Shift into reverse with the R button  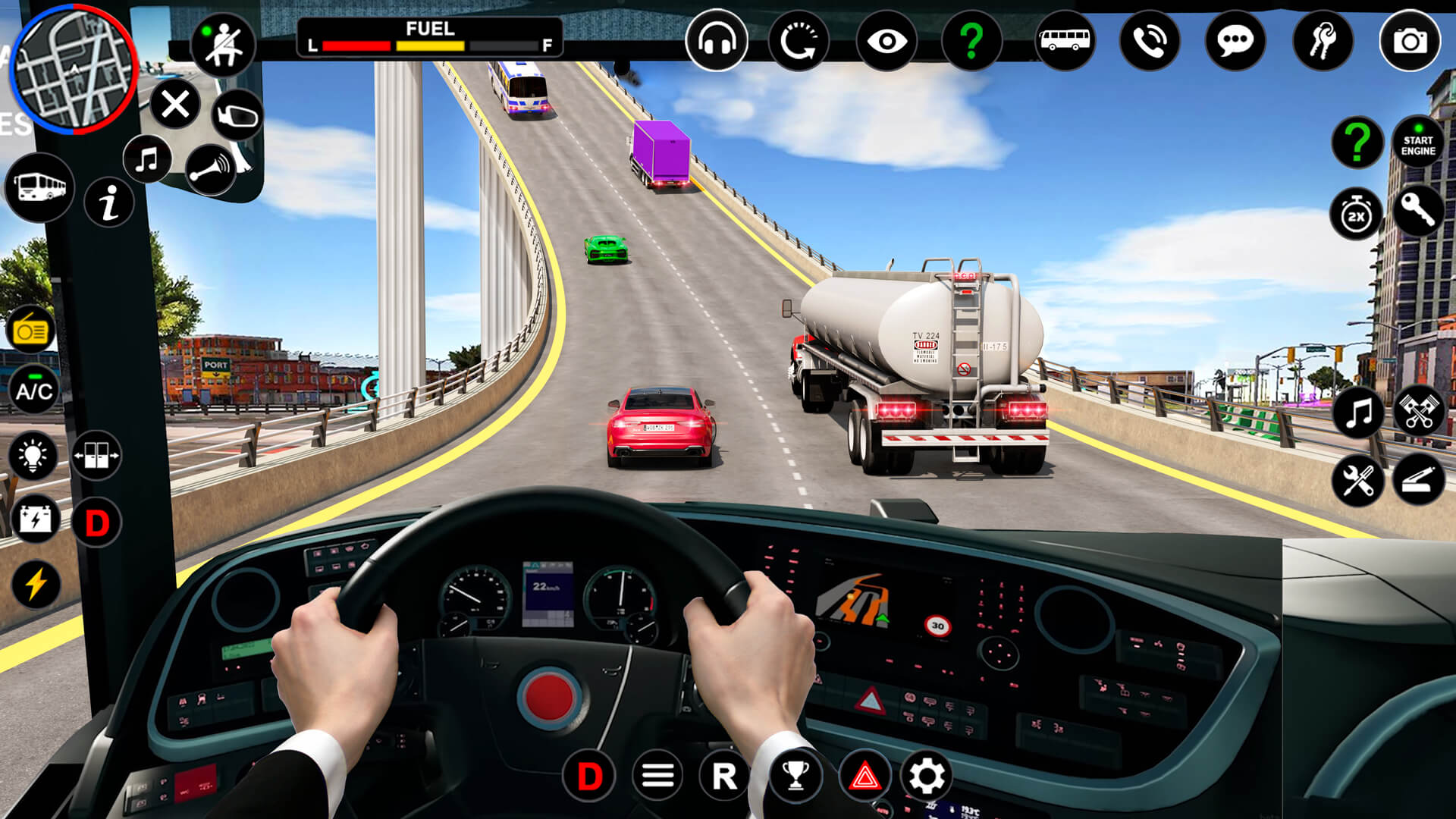pos(723,775)
